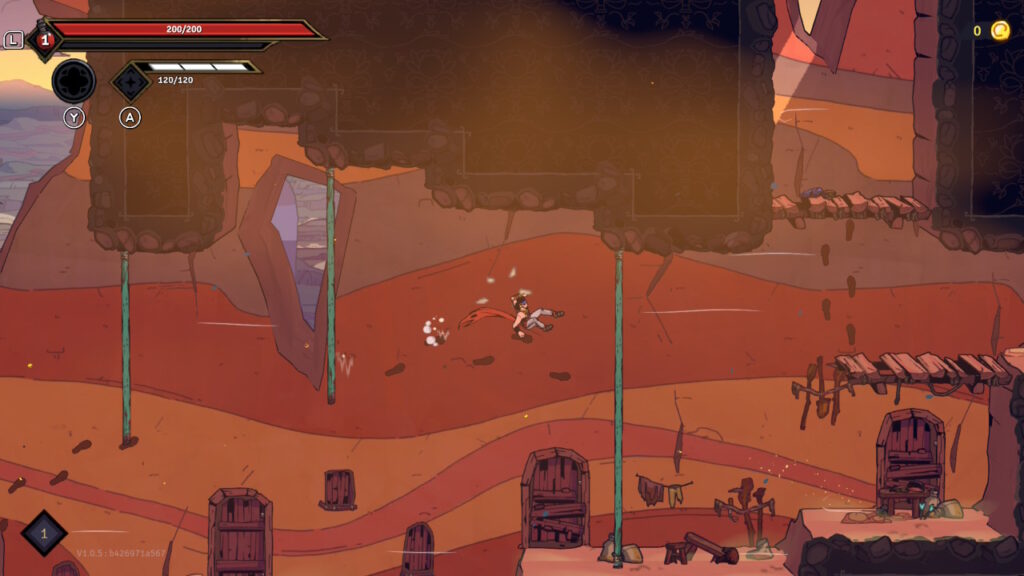Click the dark diamond slot showing 1
1024x576 pixels.
(44, 533)
